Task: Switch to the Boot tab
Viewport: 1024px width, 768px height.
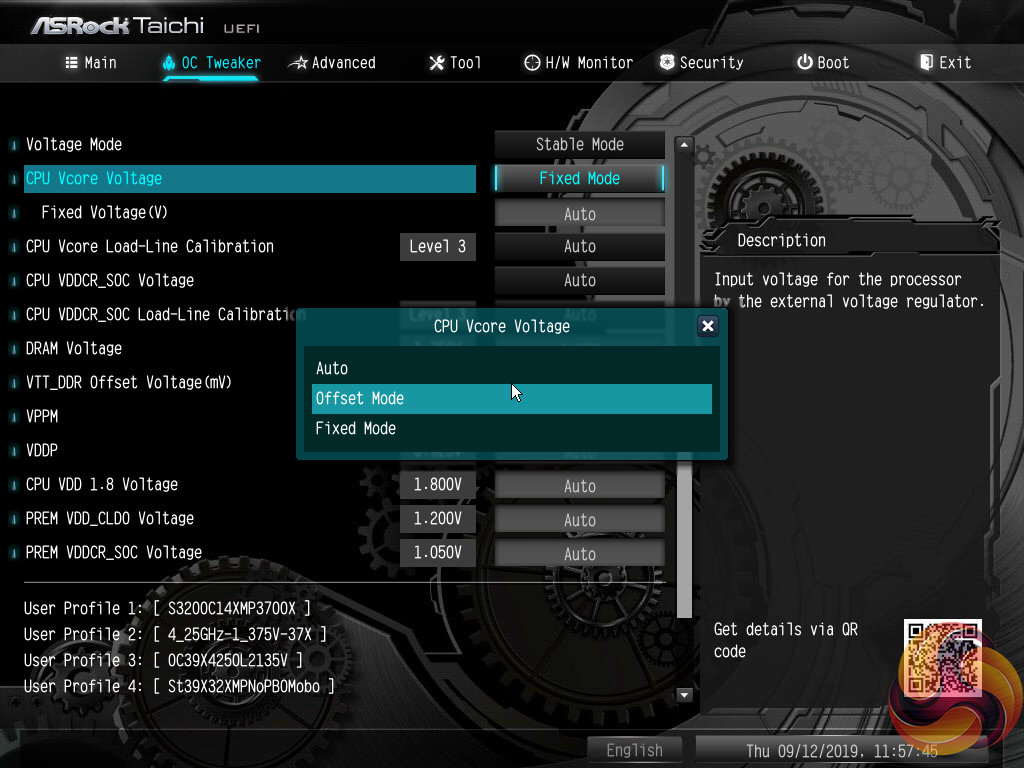Action: [823, 62]
